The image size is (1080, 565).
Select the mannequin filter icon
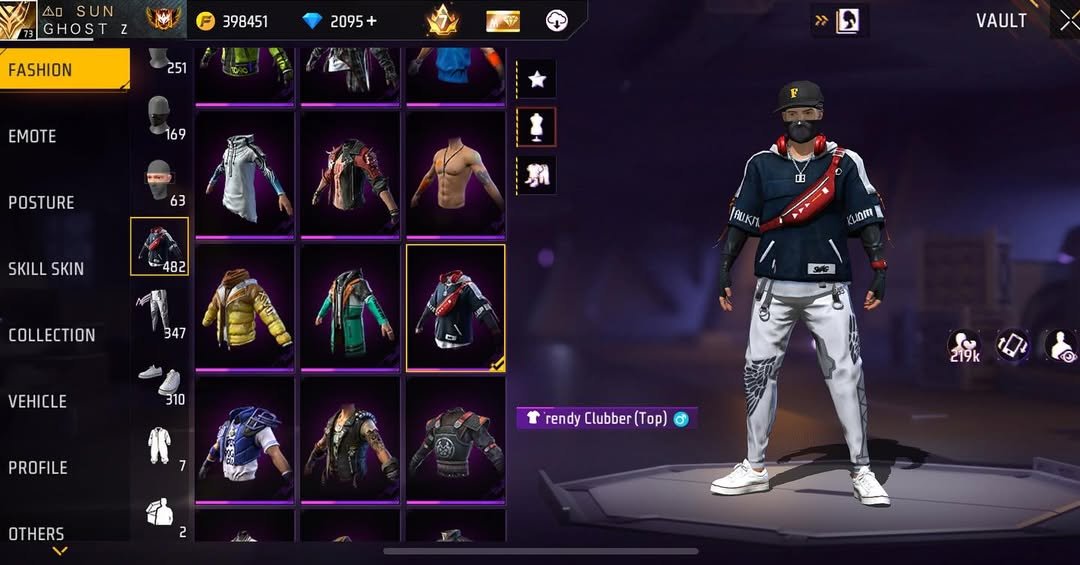point(537,127)
